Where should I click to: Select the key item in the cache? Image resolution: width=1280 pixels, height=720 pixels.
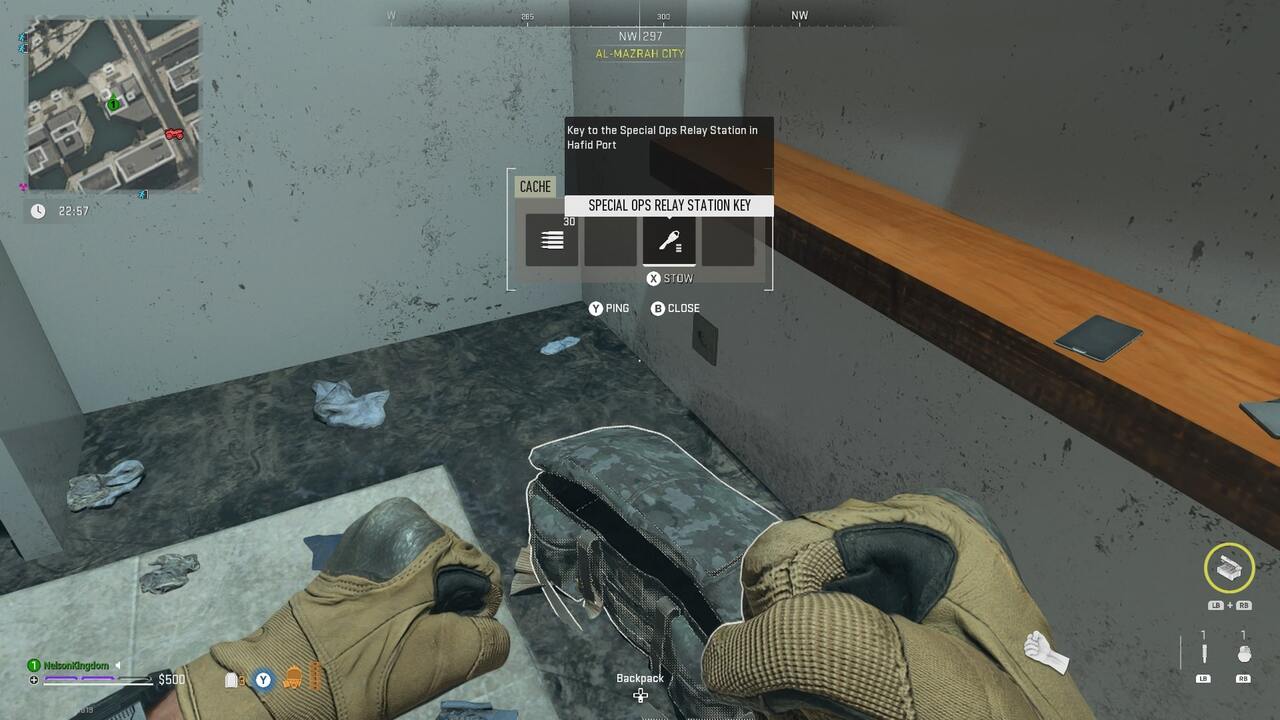[x=669, y=238]
